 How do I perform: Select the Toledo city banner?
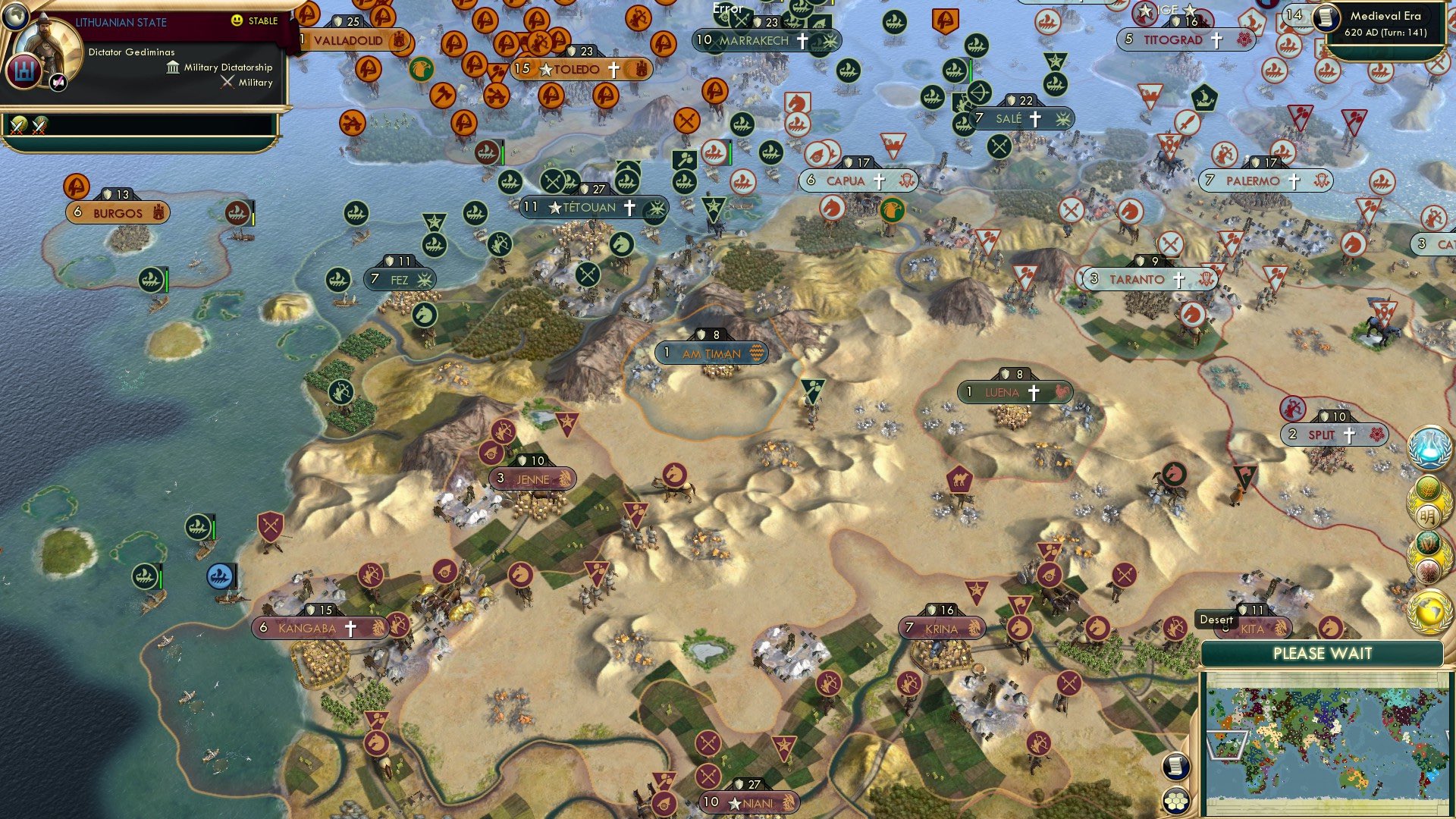pyautogui.click(x=579, y=67)
